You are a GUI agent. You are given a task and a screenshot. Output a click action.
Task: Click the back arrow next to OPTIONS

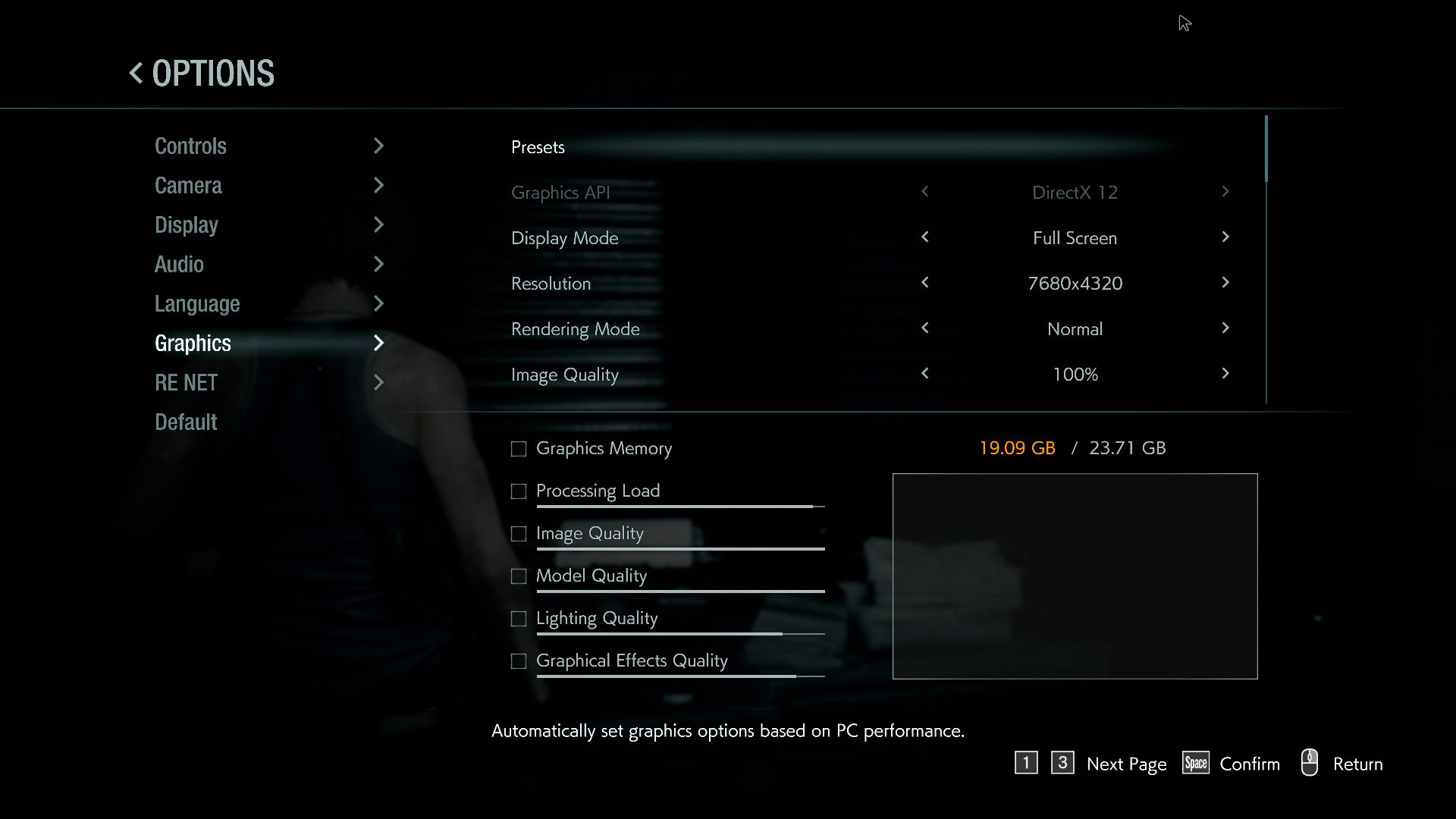135,73
